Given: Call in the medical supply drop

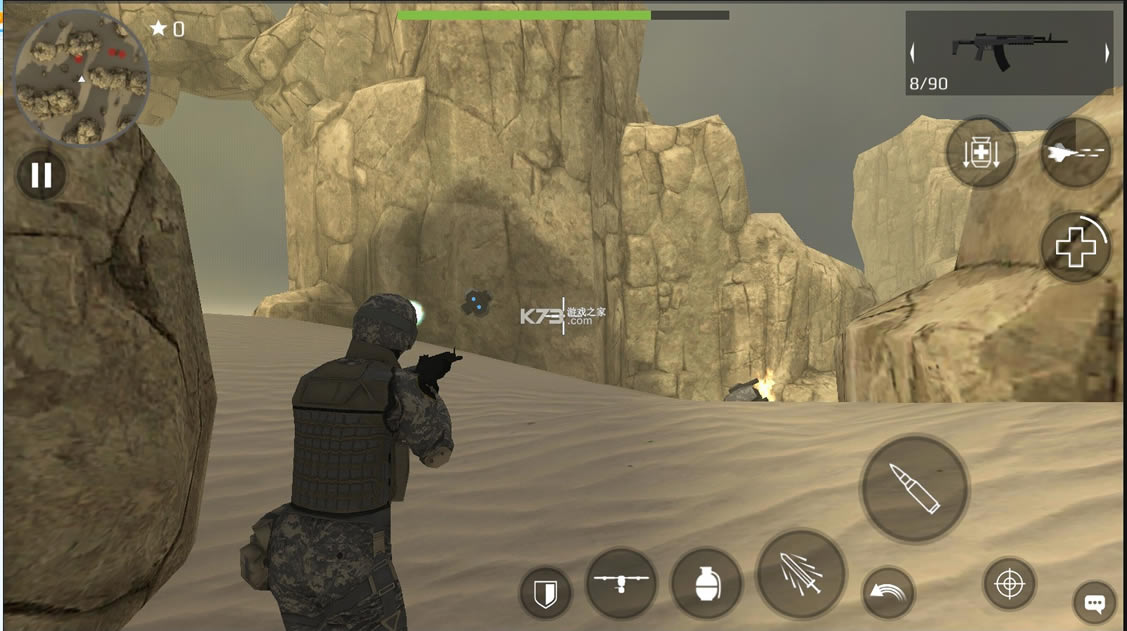Looking at the screenshot, I should point(981,153).
